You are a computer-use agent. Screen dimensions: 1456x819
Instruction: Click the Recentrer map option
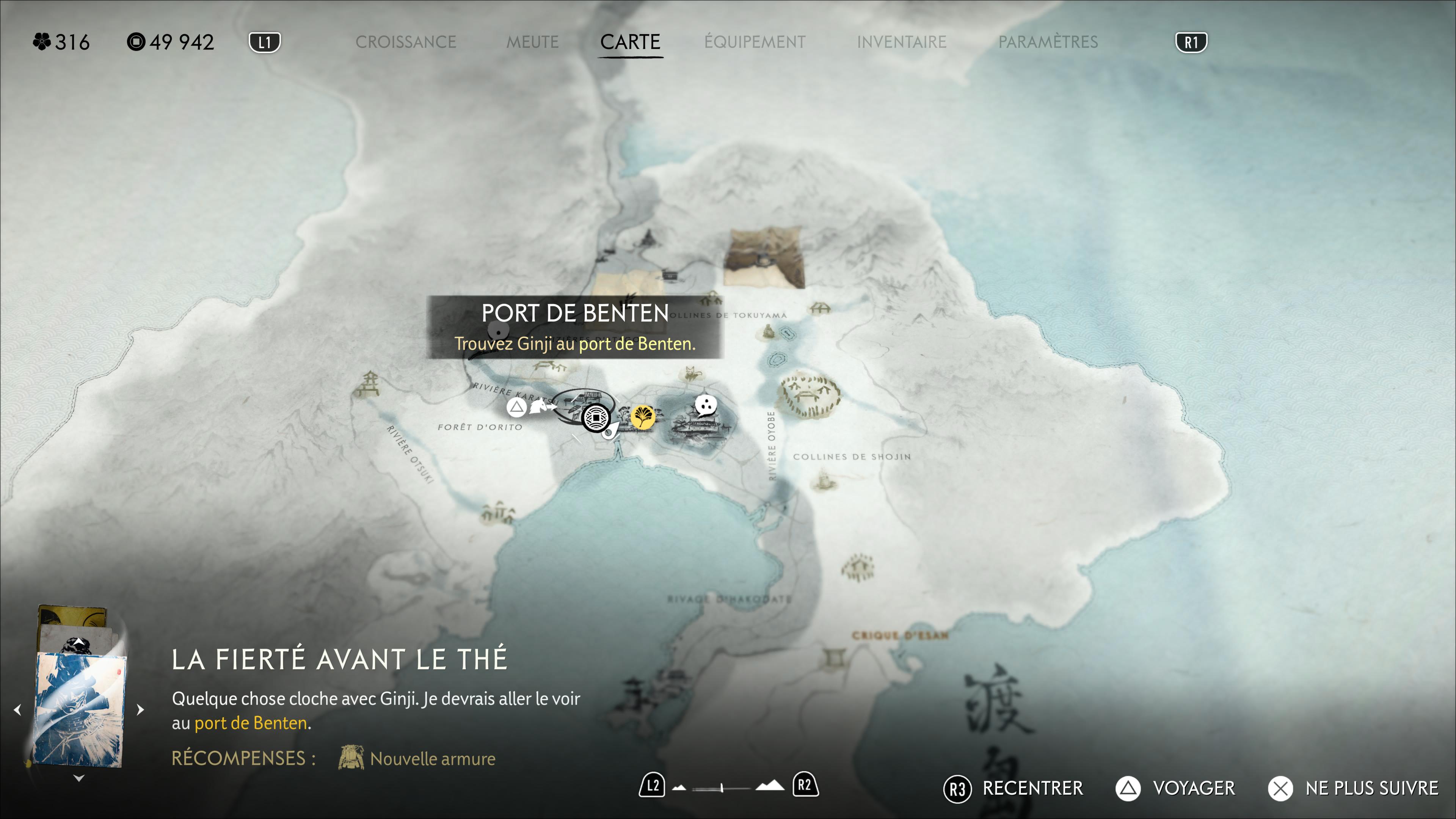(1014, 789)
